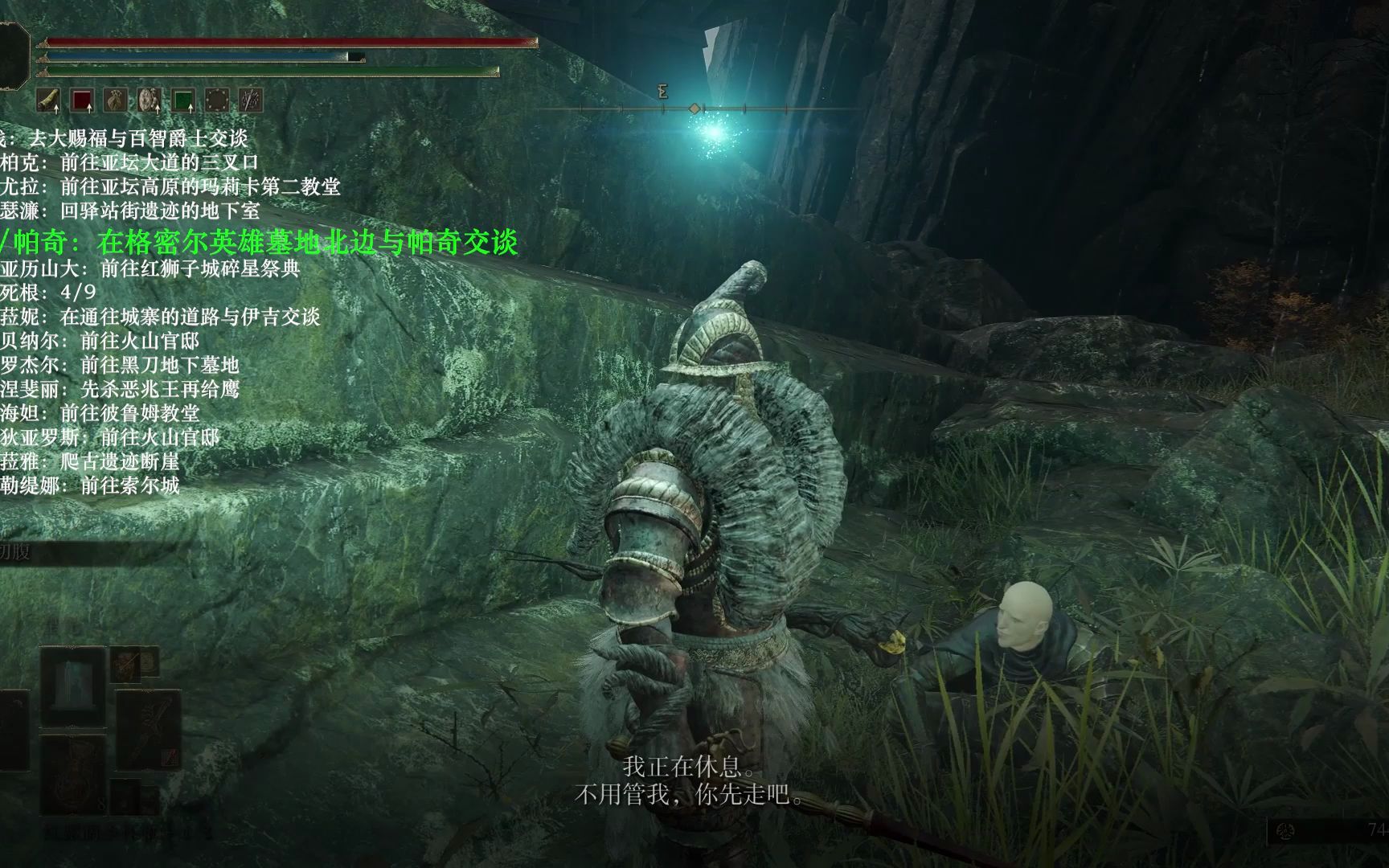Select the Rogier Black Knife Catacombs quest line

pyautogui.click(x=119, y=365)
